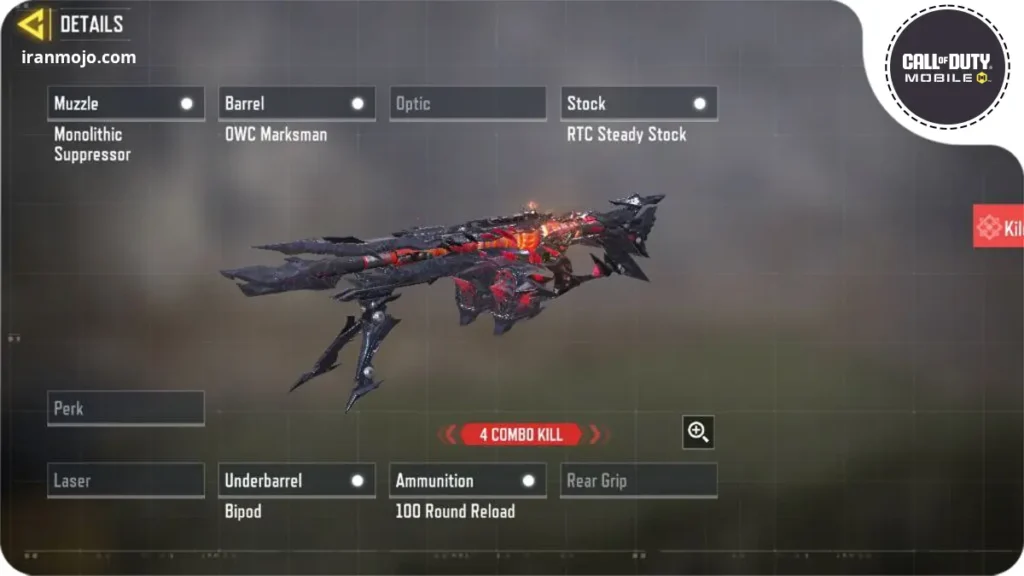Choose the Underbarrel attachment slot

[296, 481]
